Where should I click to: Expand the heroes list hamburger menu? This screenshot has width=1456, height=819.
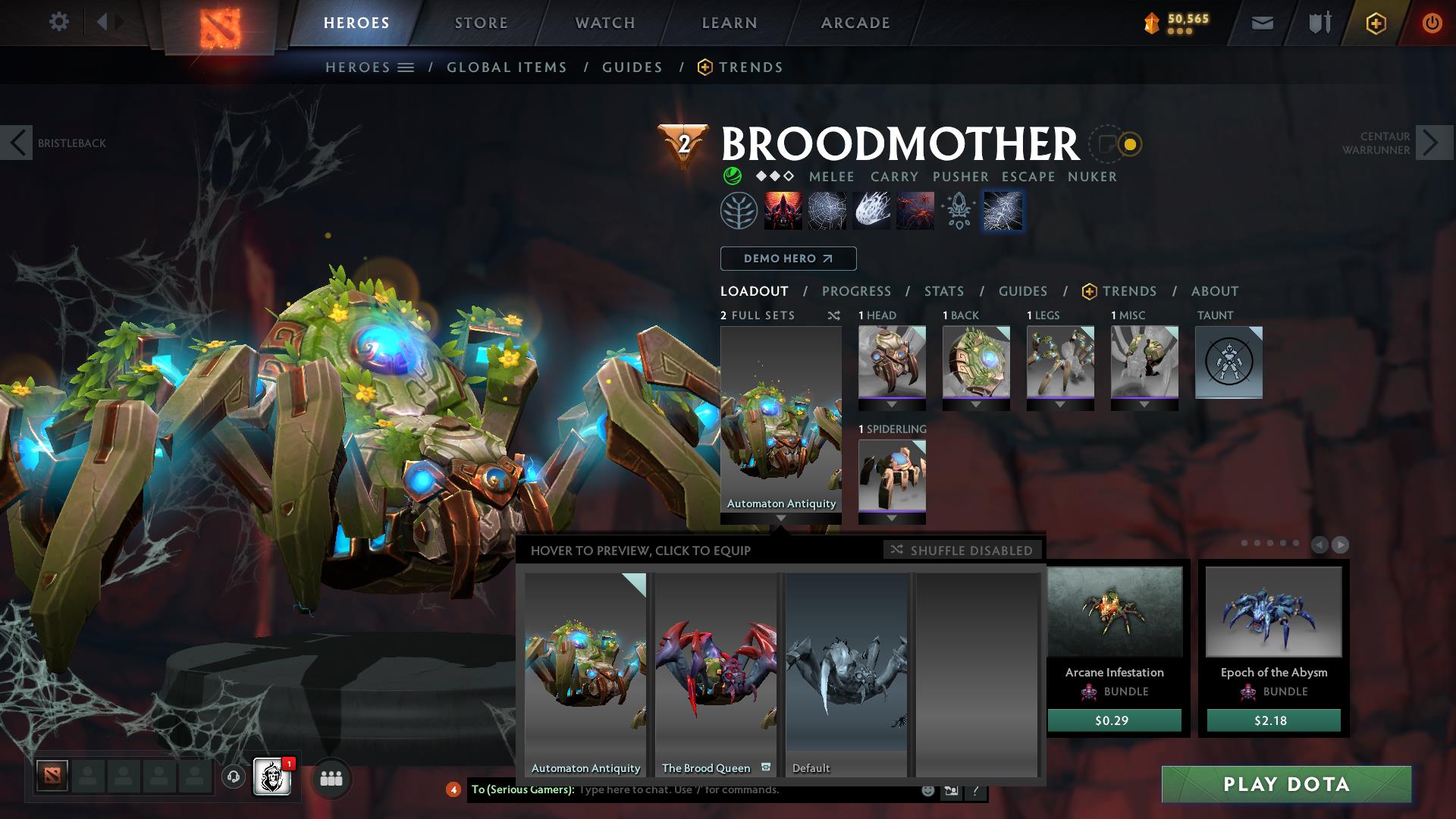click(x=406, y=67)
